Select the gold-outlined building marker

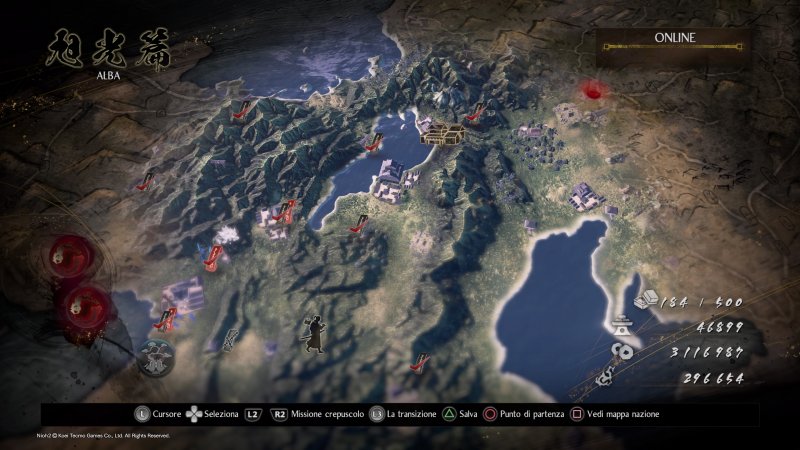442,132
